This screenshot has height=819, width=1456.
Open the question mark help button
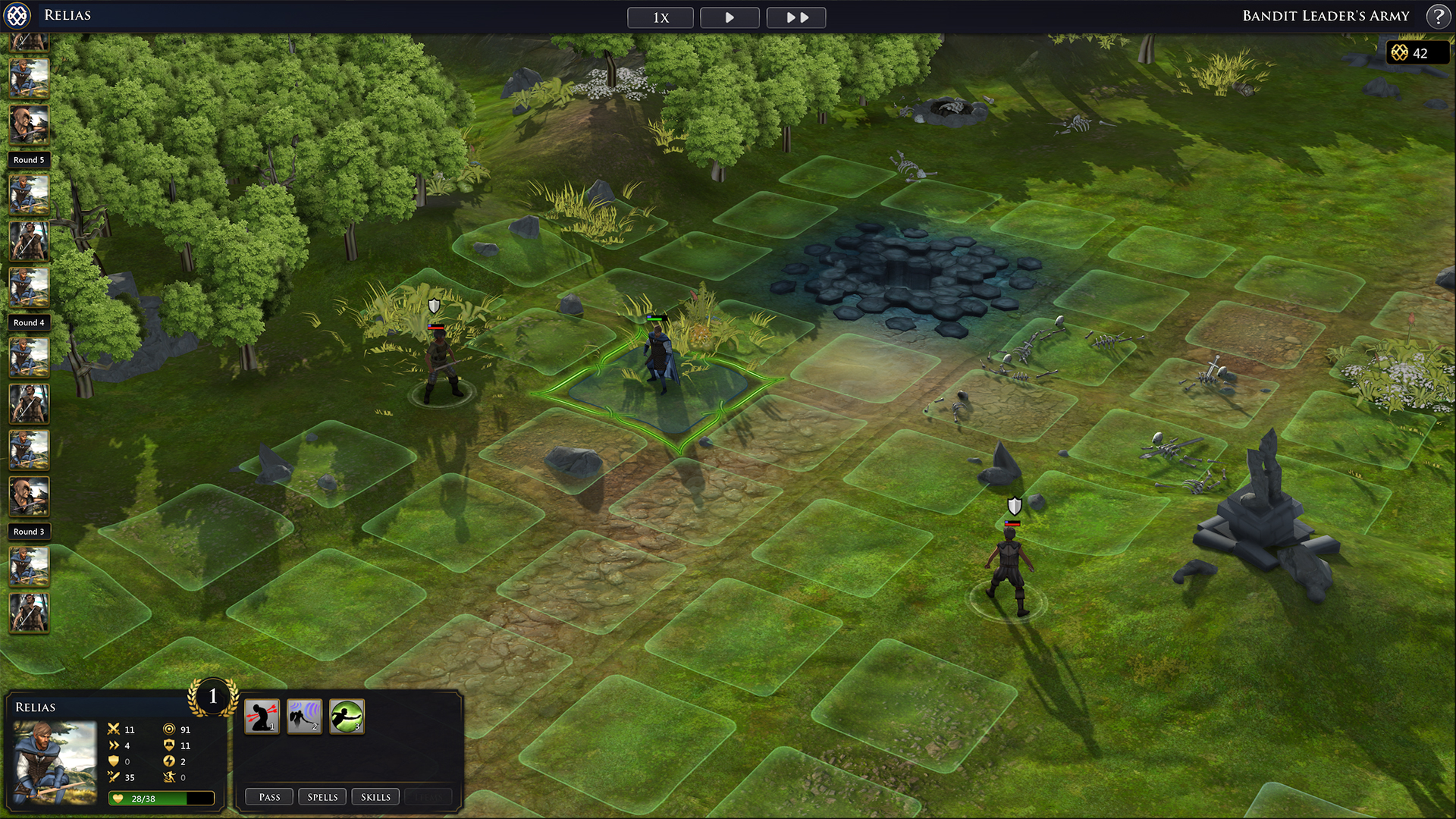point(1438,16)
